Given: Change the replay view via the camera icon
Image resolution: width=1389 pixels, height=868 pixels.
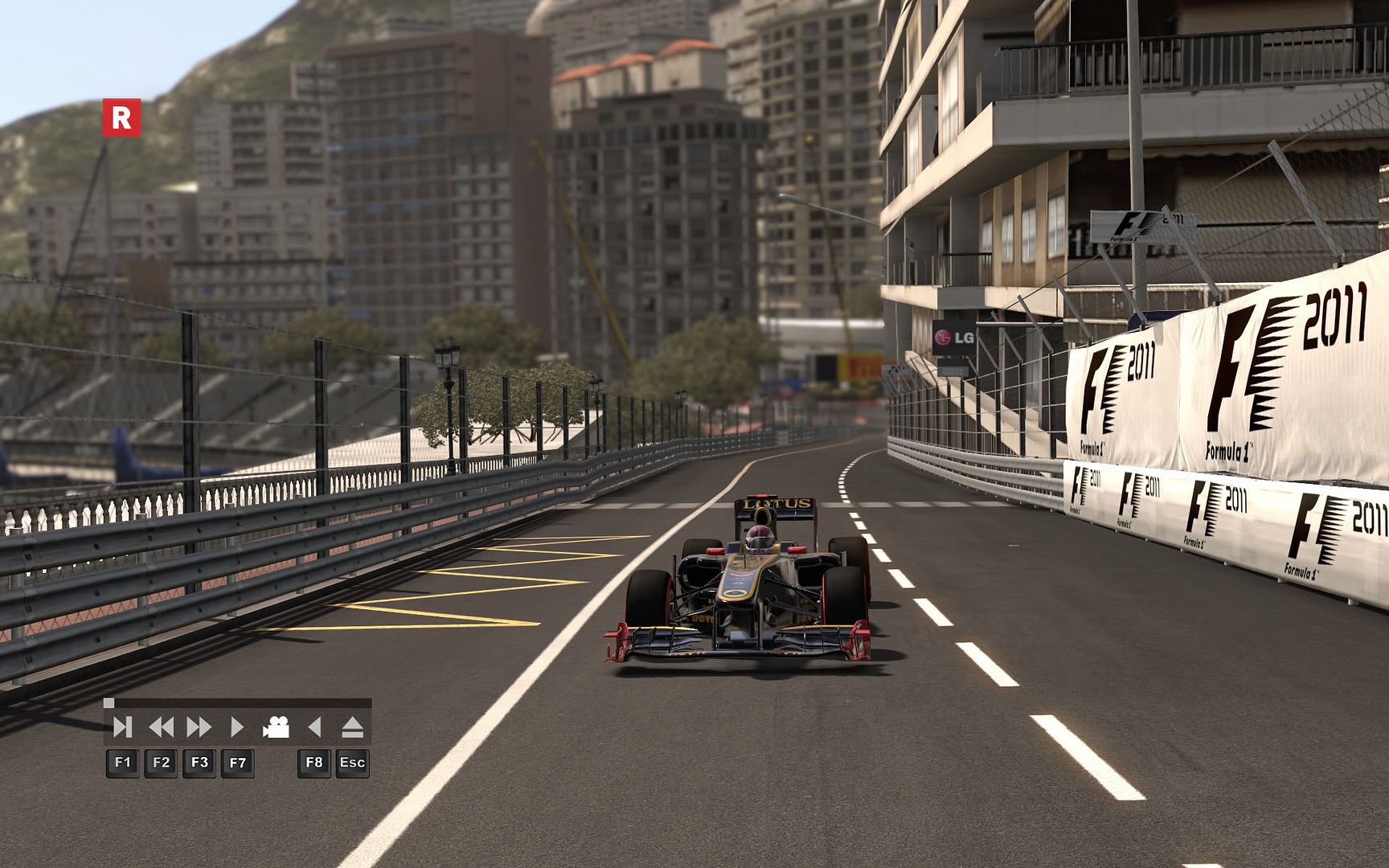Looking at the screenshot, I should coord(276,727).
